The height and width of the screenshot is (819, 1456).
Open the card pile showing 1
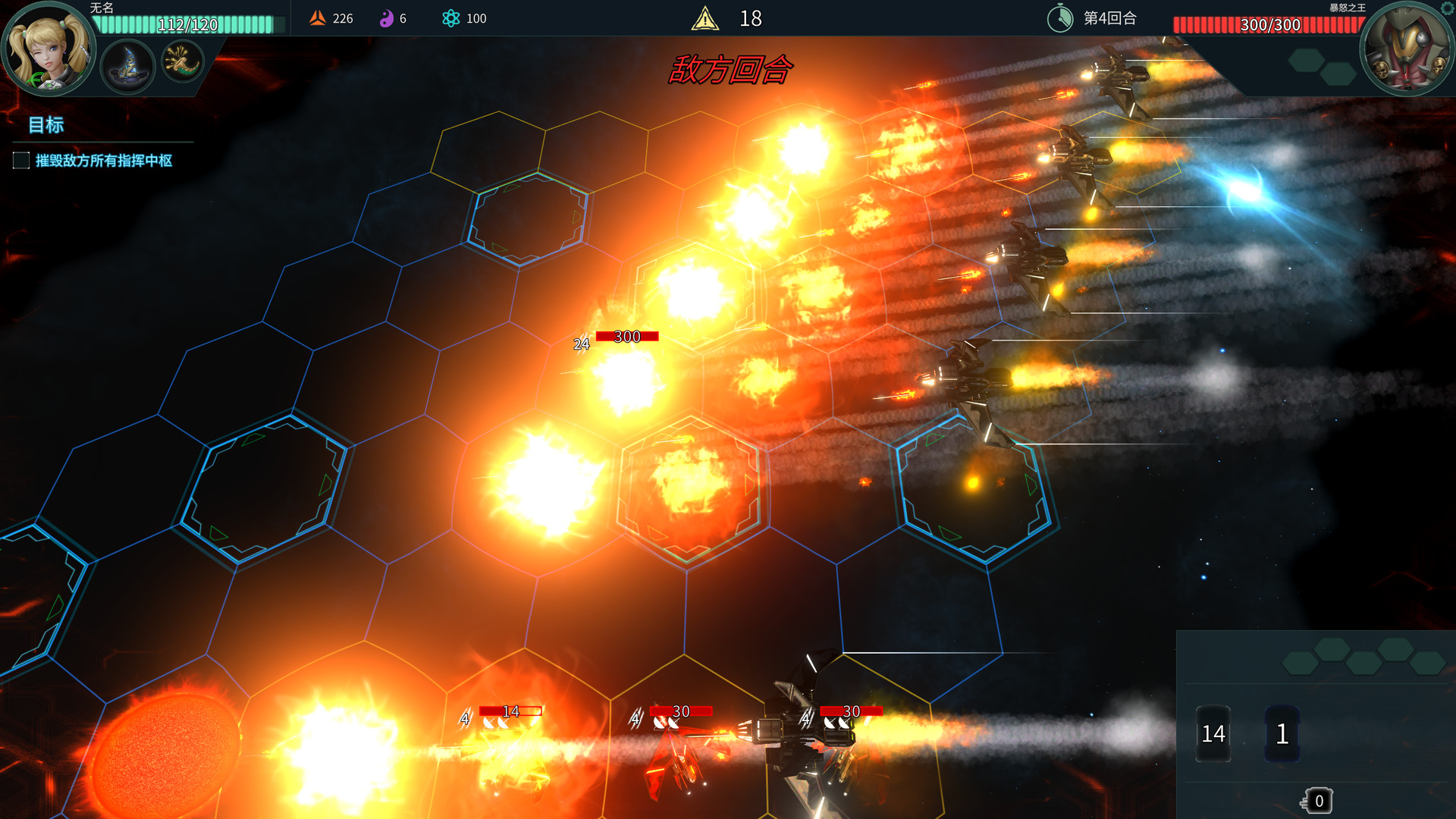click(x=1282, y=733)
